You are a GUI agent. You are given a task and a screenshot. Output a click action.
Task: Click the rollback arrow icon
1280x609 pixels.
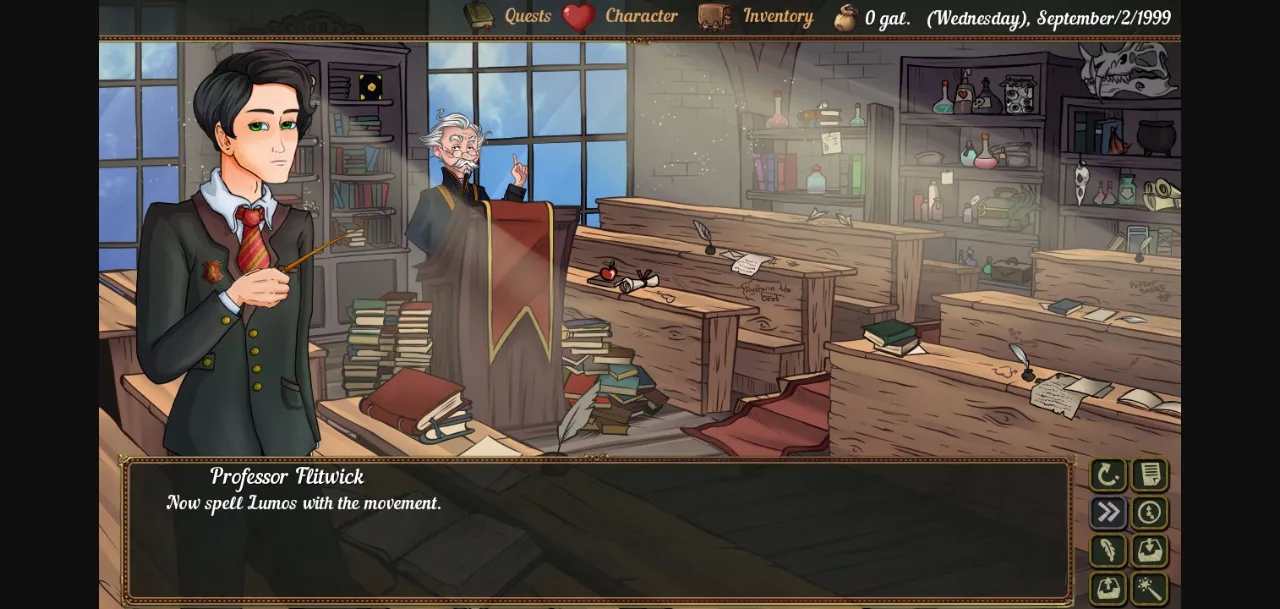coord(1108,475)
